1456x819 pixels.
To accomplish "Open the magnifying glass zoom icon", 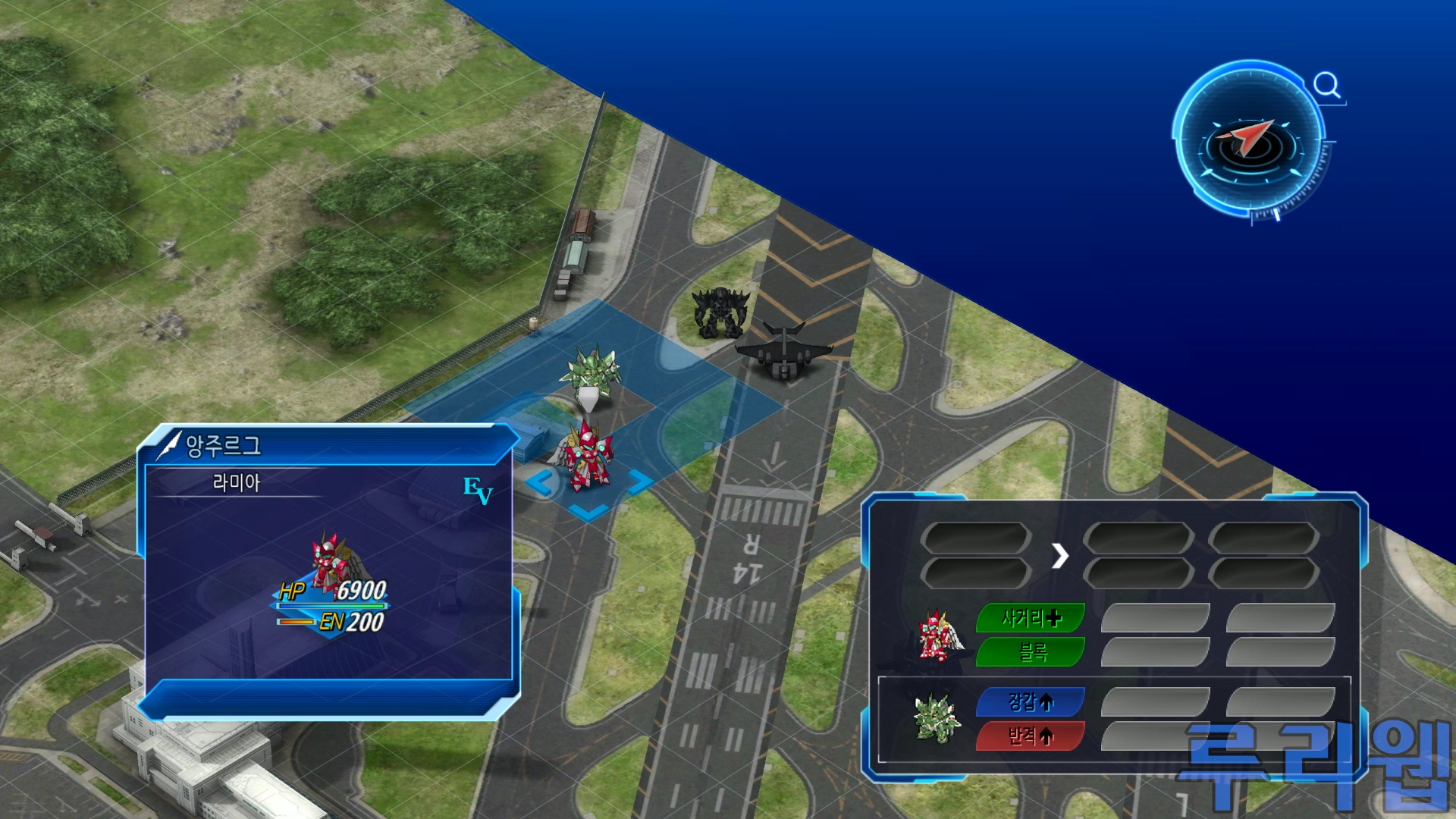I will click(1326, 85).
